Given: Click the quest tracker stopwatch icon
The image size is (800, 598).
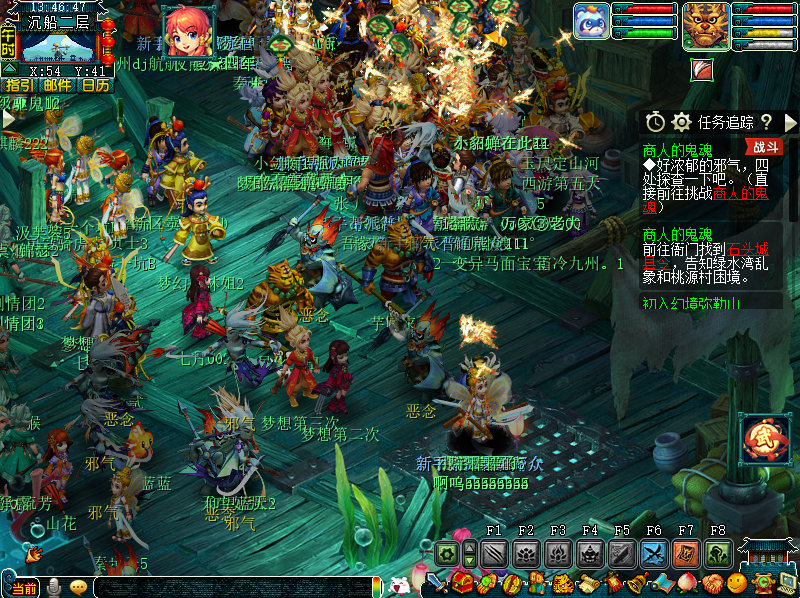Looking at the screenshot, I should coord(655,122).
